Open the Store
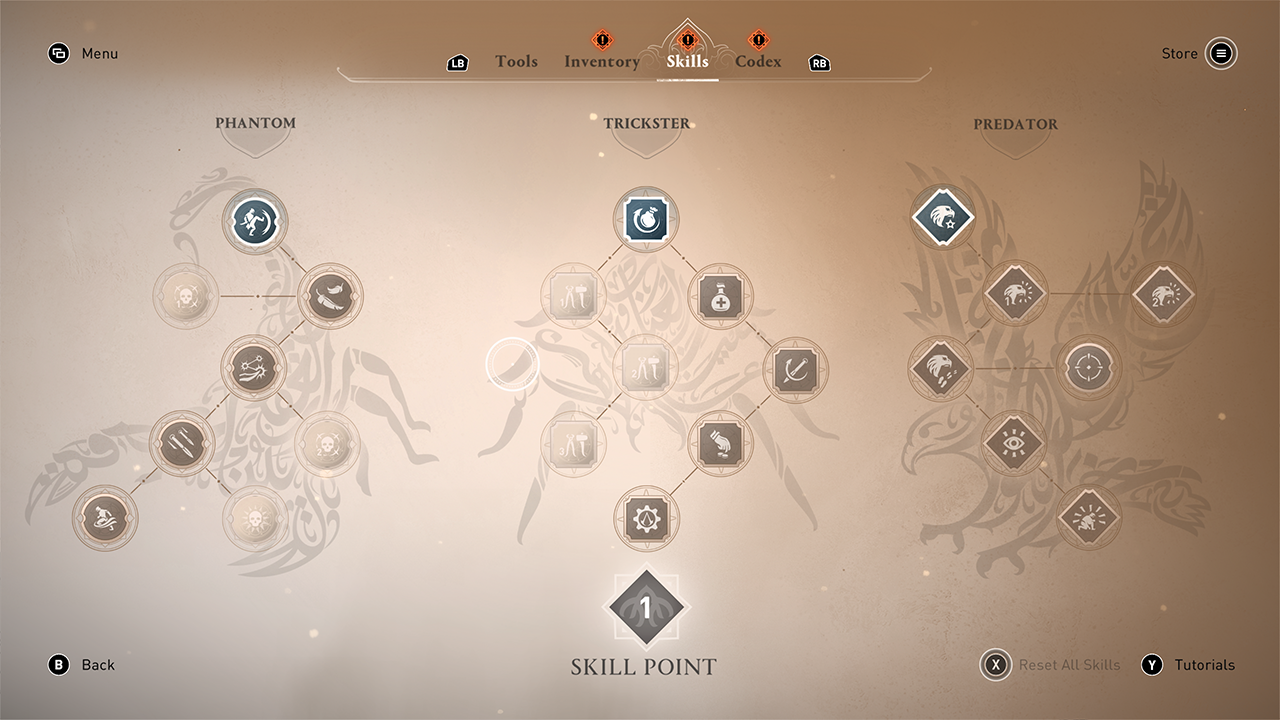The image size is (1280, 720). [1220, 54]
